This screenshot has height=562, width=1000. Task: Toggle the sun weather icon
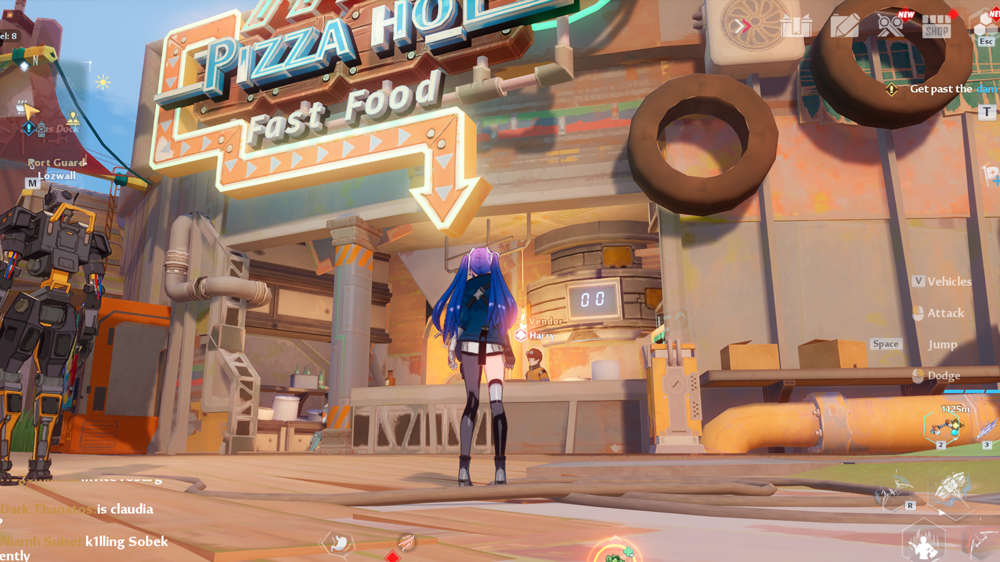(102, 82)
